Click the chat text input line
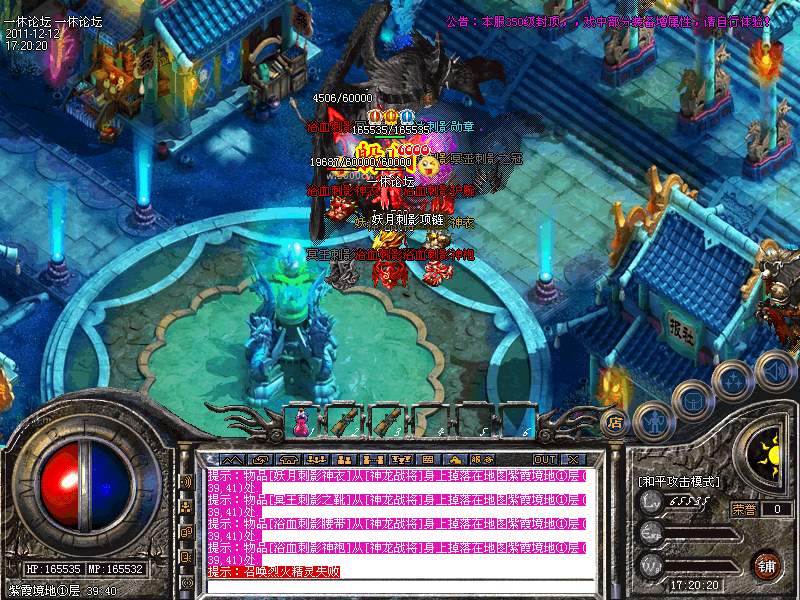This screenshot has width=800, height=600. (x=400, y=585)
